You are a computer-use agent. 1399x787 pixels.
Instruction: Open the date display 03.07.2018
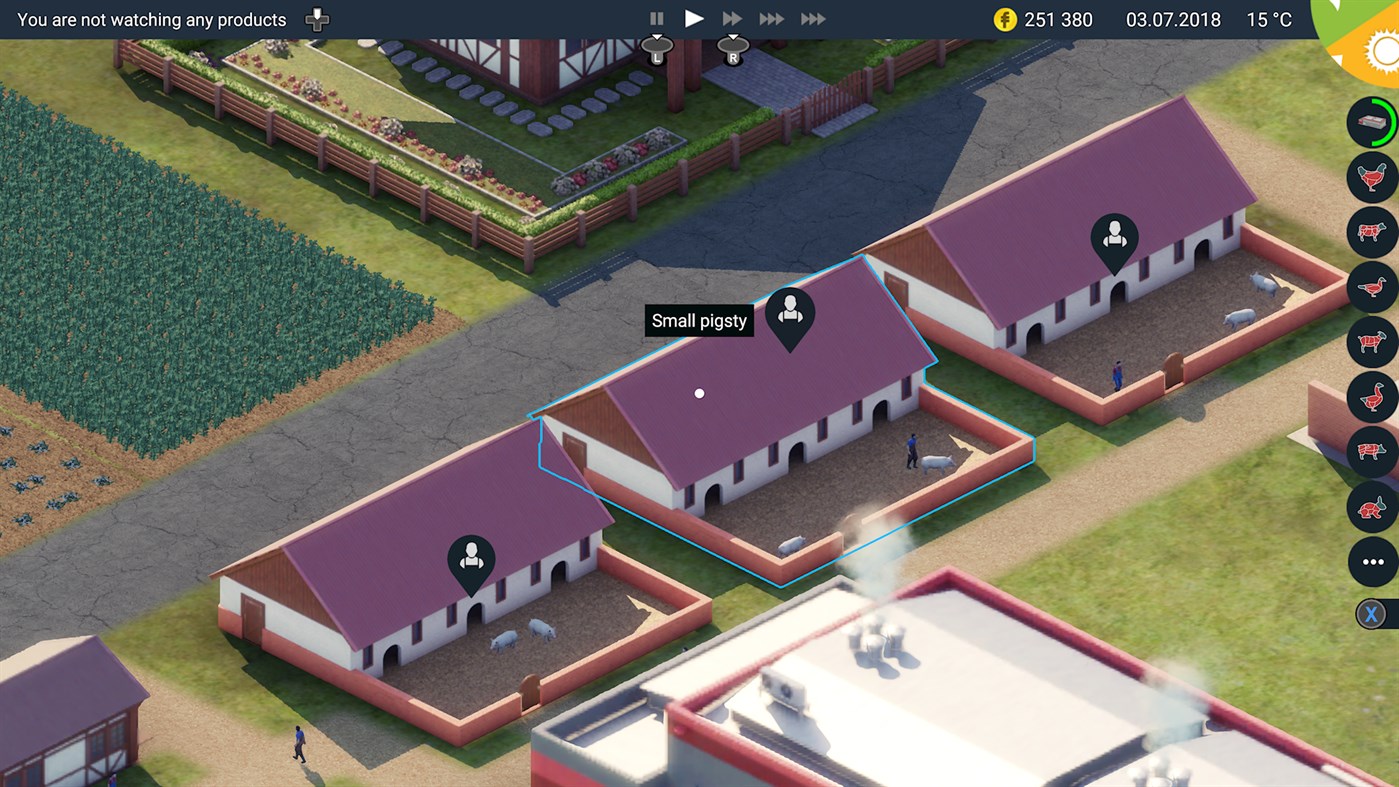1171,19
